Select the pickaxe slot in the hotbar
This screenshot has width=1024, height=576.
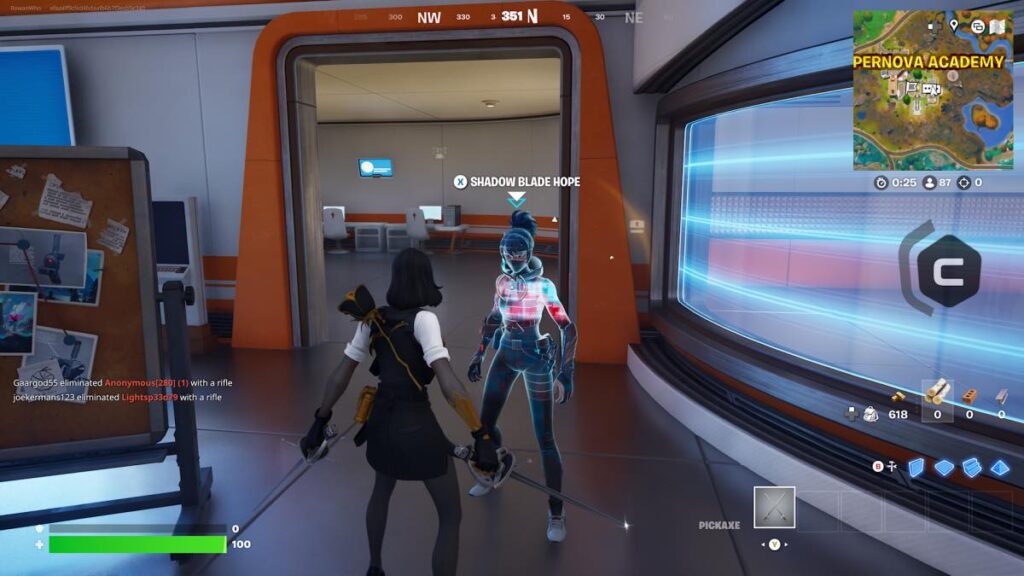tap(774, 507)
